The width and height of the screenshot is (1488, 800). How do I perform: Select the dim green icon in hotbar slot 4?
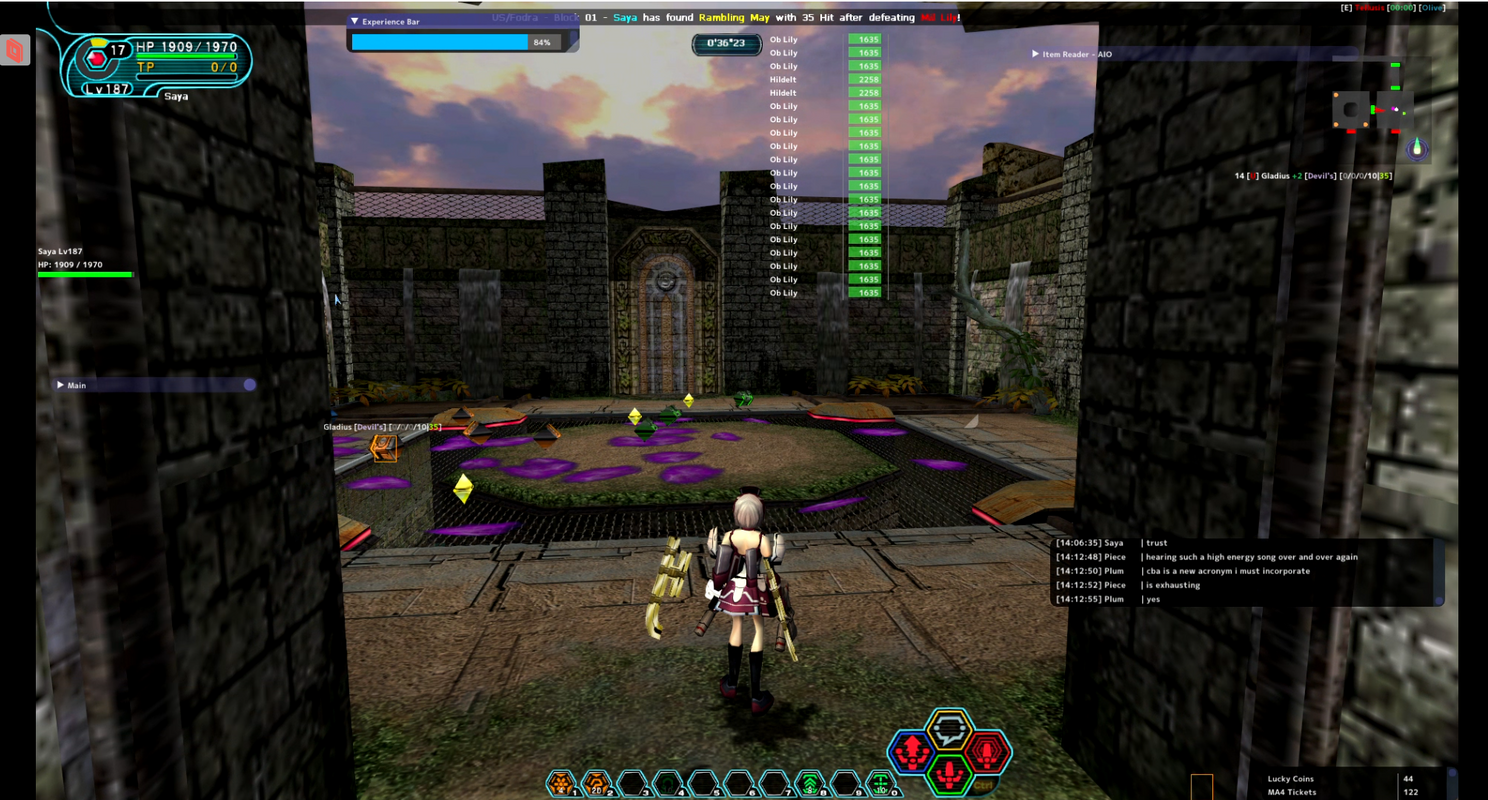tap(668, 783)
